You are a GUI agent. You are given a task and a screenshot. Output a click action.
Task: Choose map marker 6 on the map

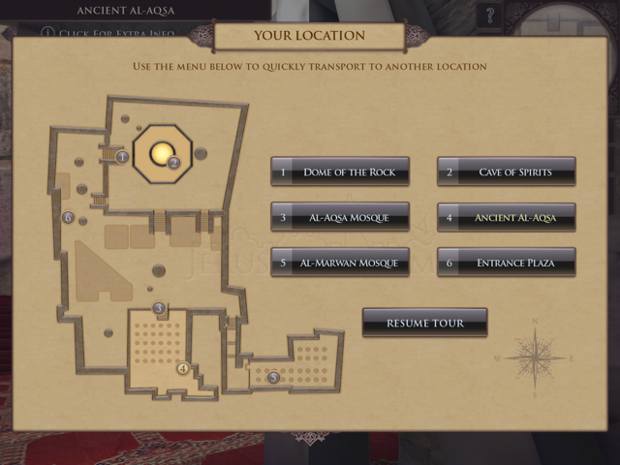[68, 217]
